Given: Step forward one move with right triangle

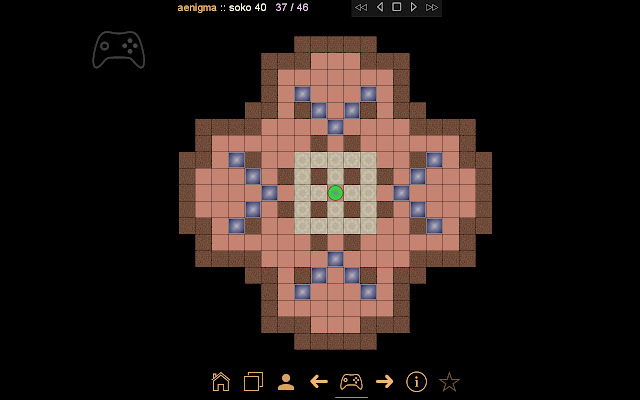Looking at the screenshot, I should 413,7.
